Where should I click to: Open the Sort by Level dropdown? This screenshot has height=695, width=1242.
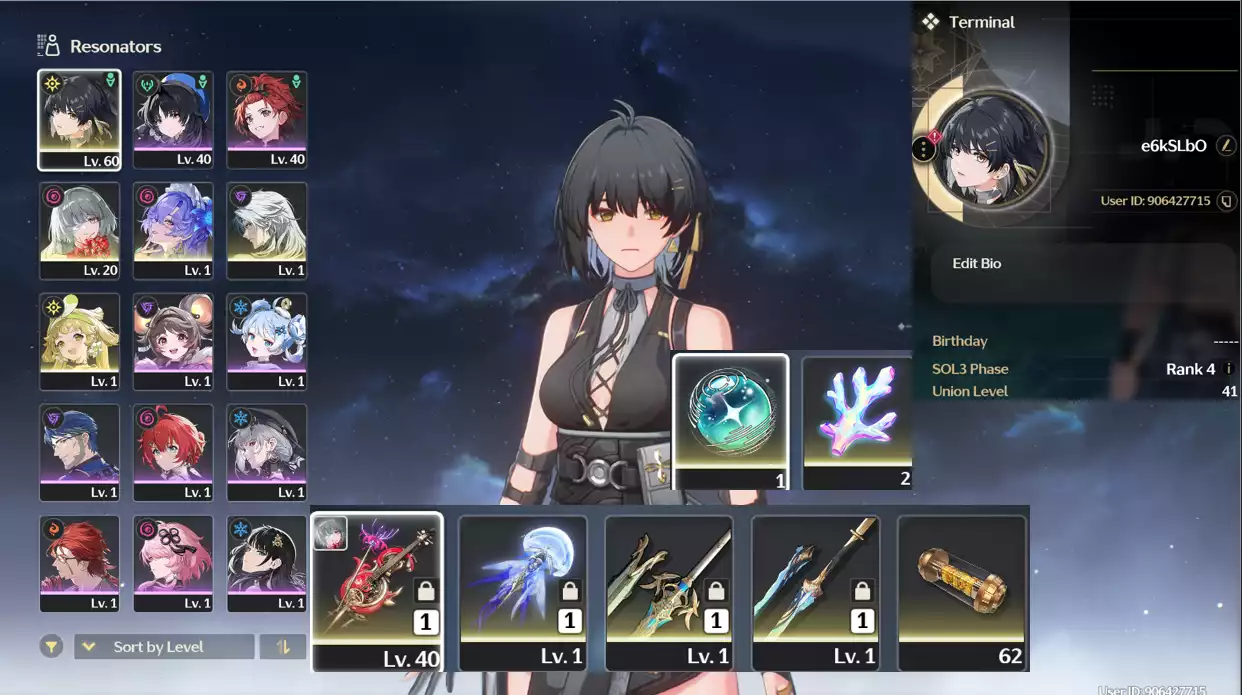[164, 647]
